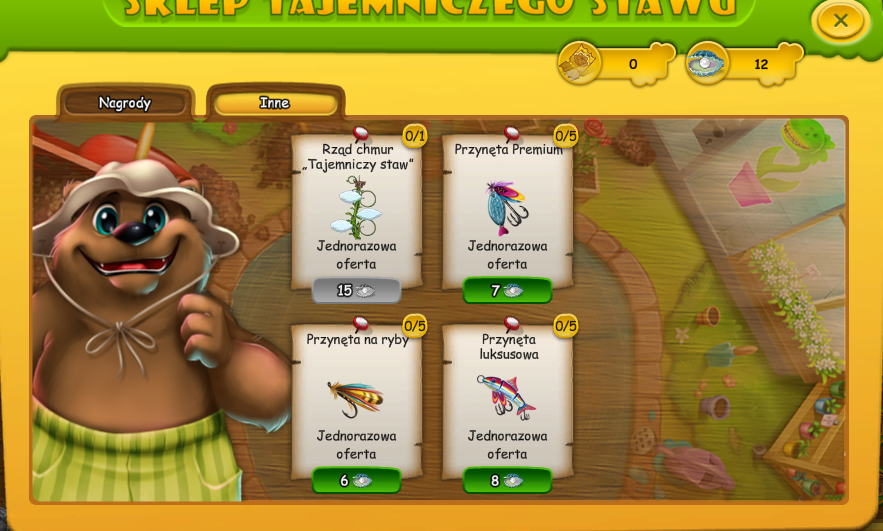The height and width of the screenshot is (531, 883).
Task: Buy Przynęta luksusowa for 8 pearls
Action: [507, 481]
